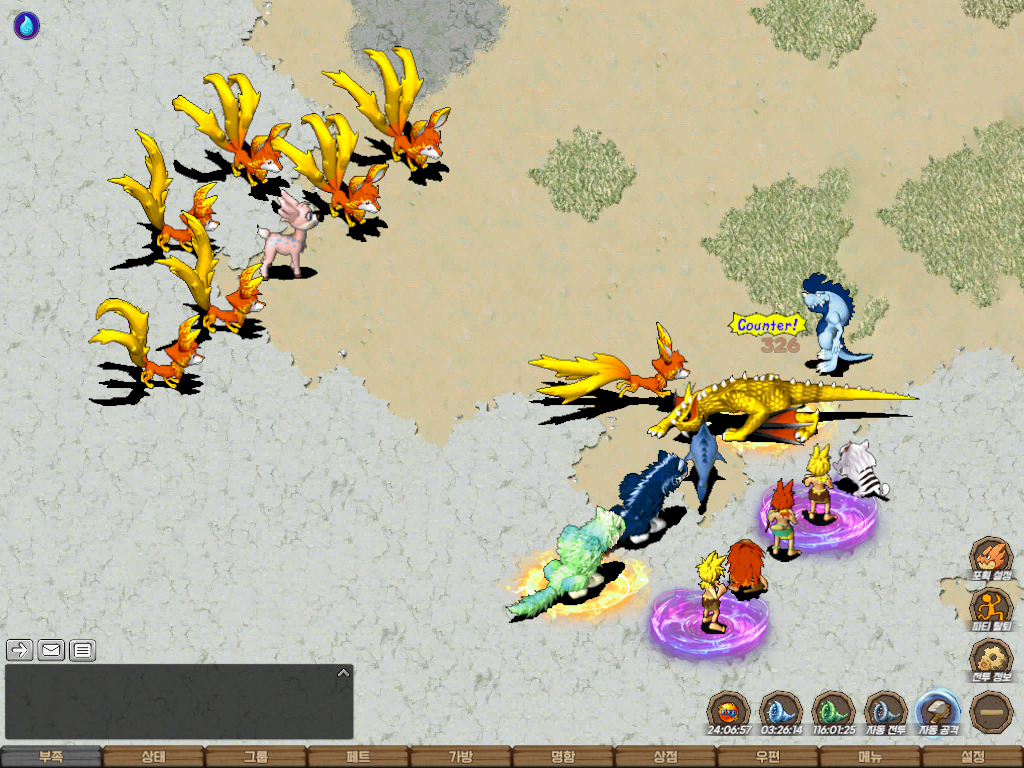Show the 페트 (Pet) panel
Image resolution: width=1024 pixels, height=768 pixels.
[x=358, y=757]
